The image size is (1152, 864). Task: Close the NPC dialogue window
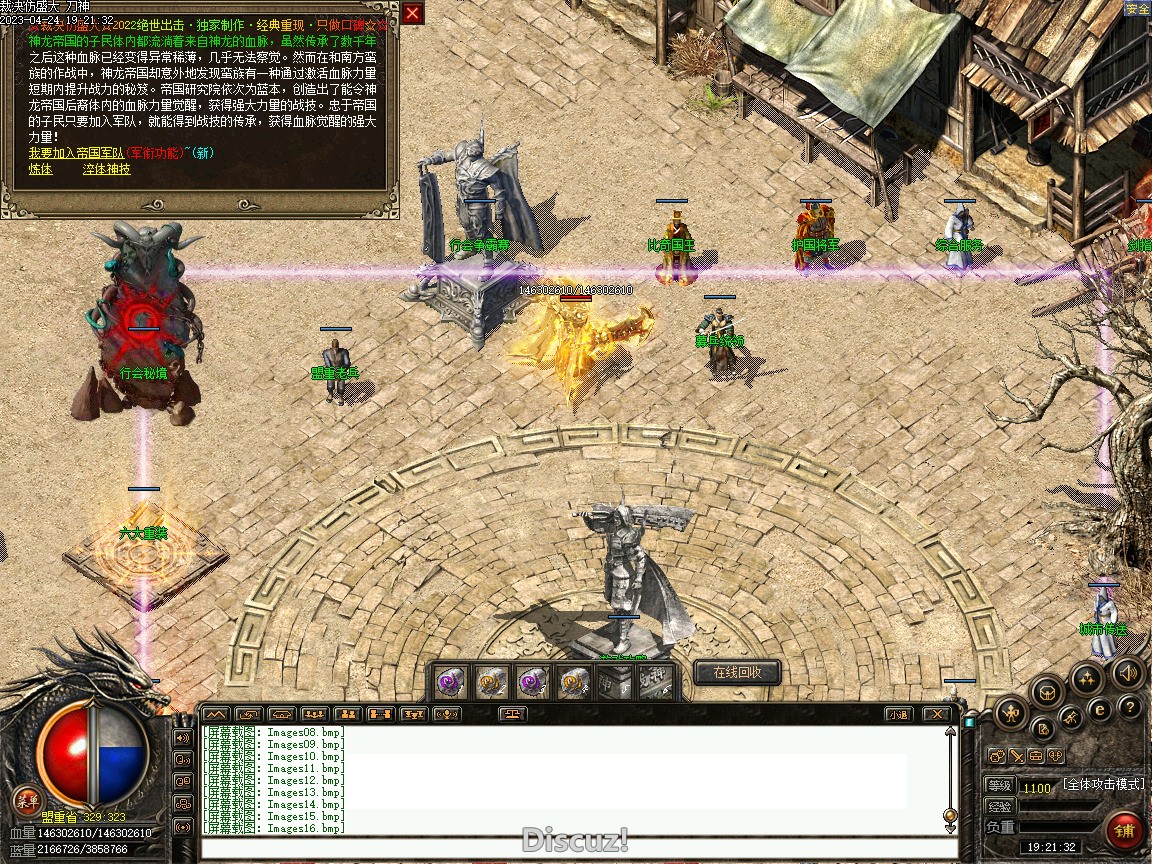(412, 13)
